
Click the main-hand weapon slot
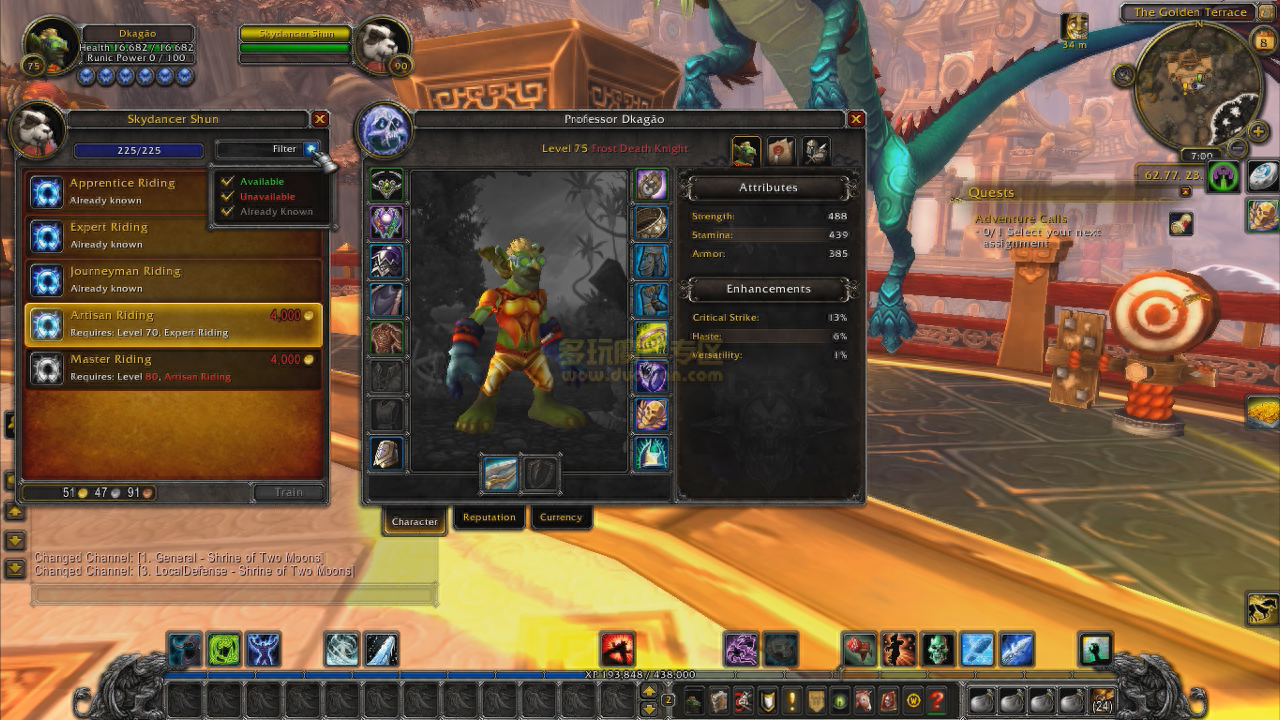[x=500, y=474]
